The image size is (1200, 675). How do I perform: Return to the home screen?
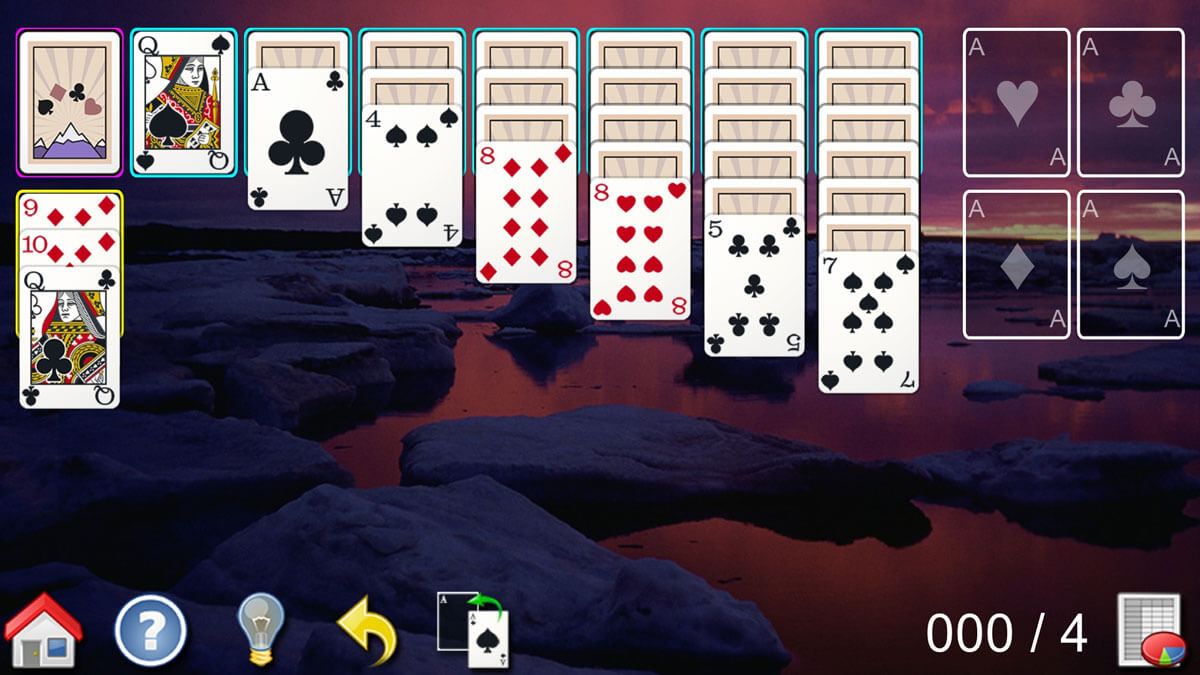point(43,630)
